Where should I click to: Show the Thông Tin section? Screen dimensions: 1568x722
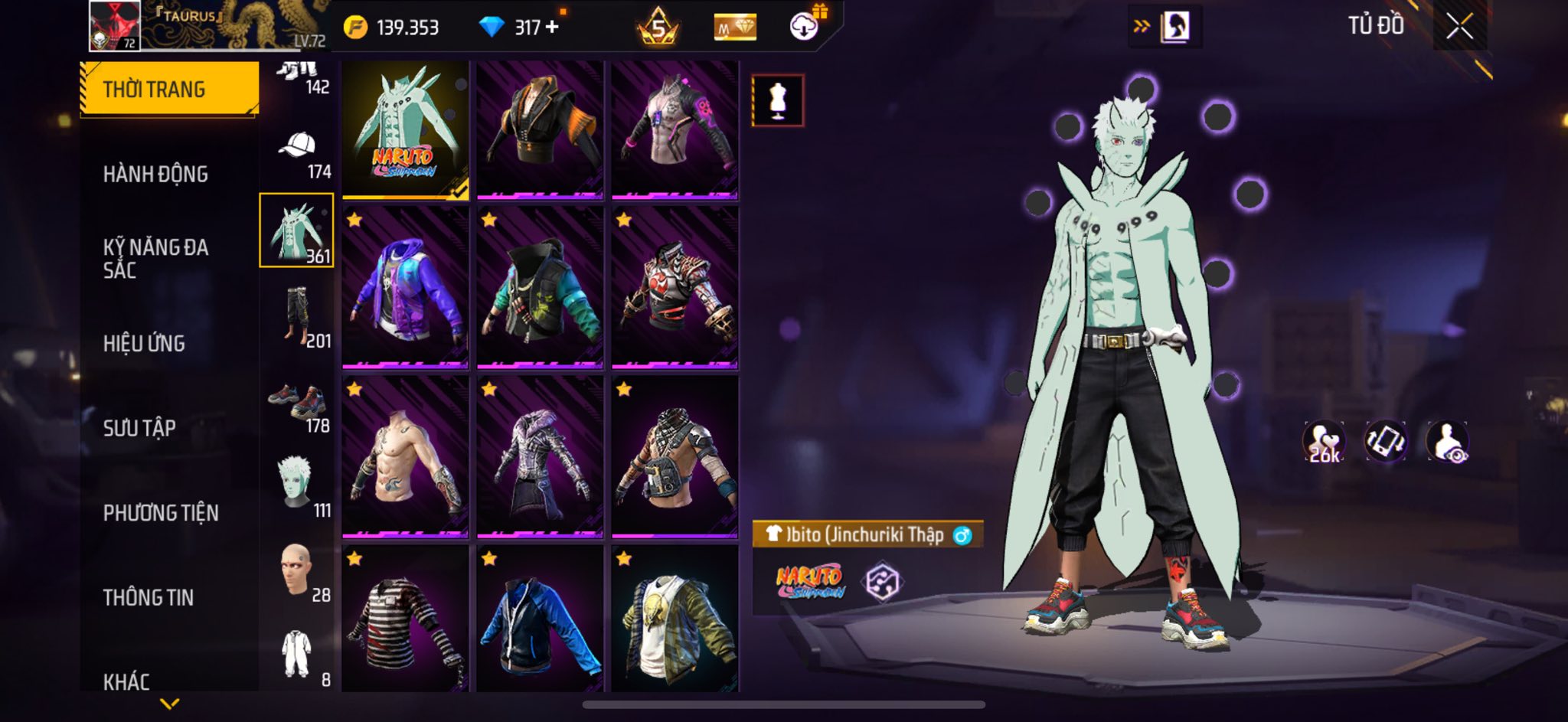[149, 597]
